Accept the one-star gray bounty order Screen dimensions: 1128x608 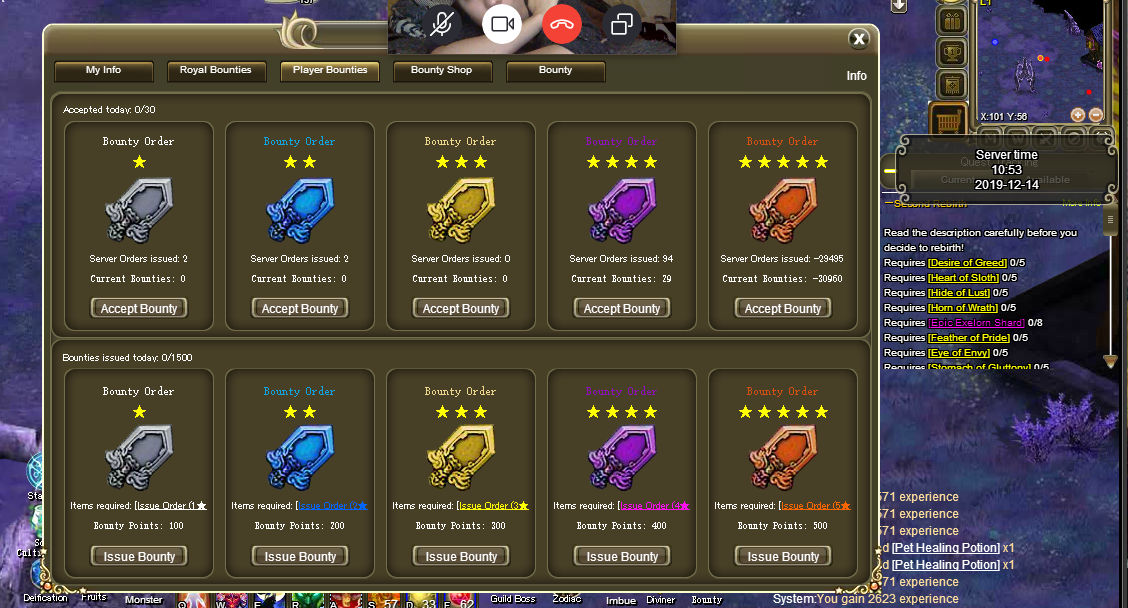pyautogui.click(x=138, y=308)
